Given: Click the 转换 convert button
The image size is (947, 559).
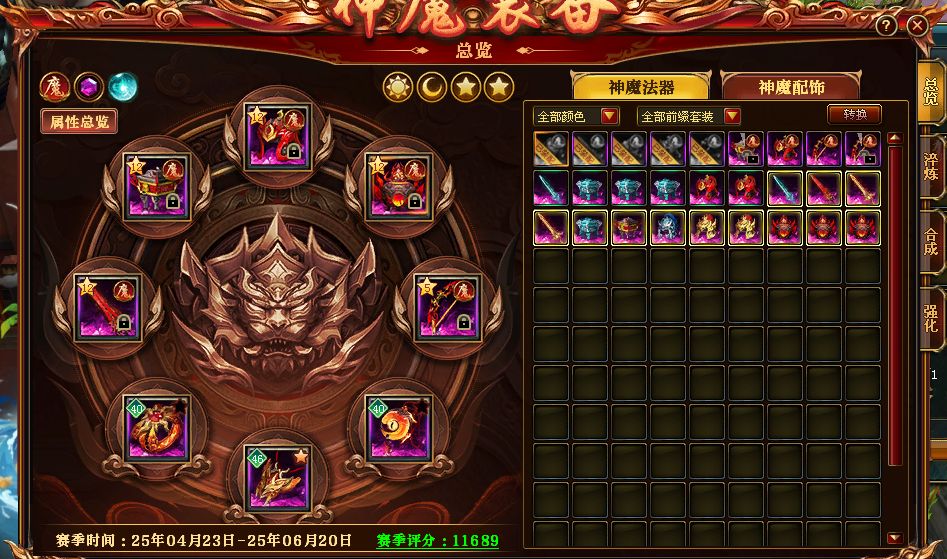Looking at the screenshot, I should point(855,115).
